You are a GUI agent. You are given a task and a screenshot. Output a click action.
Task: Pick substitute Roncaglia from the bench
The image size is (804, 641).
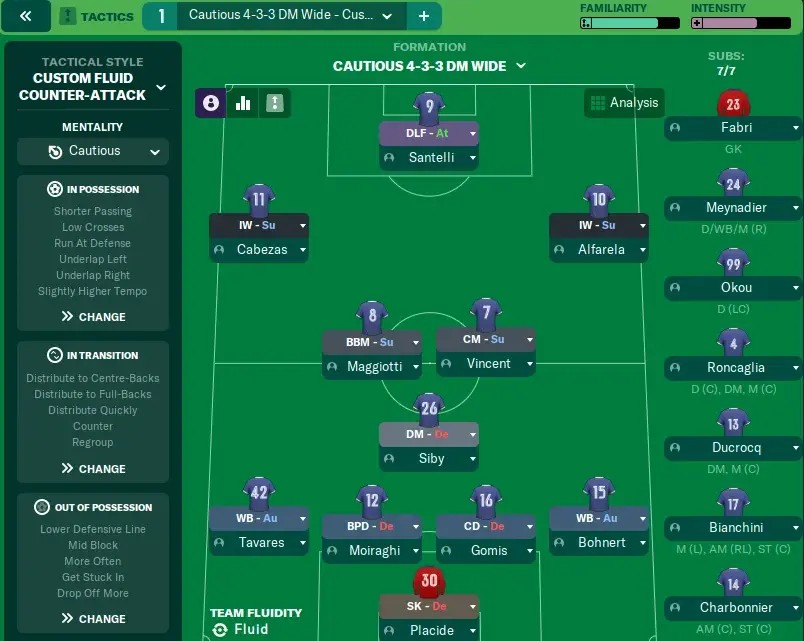(733, 368)
